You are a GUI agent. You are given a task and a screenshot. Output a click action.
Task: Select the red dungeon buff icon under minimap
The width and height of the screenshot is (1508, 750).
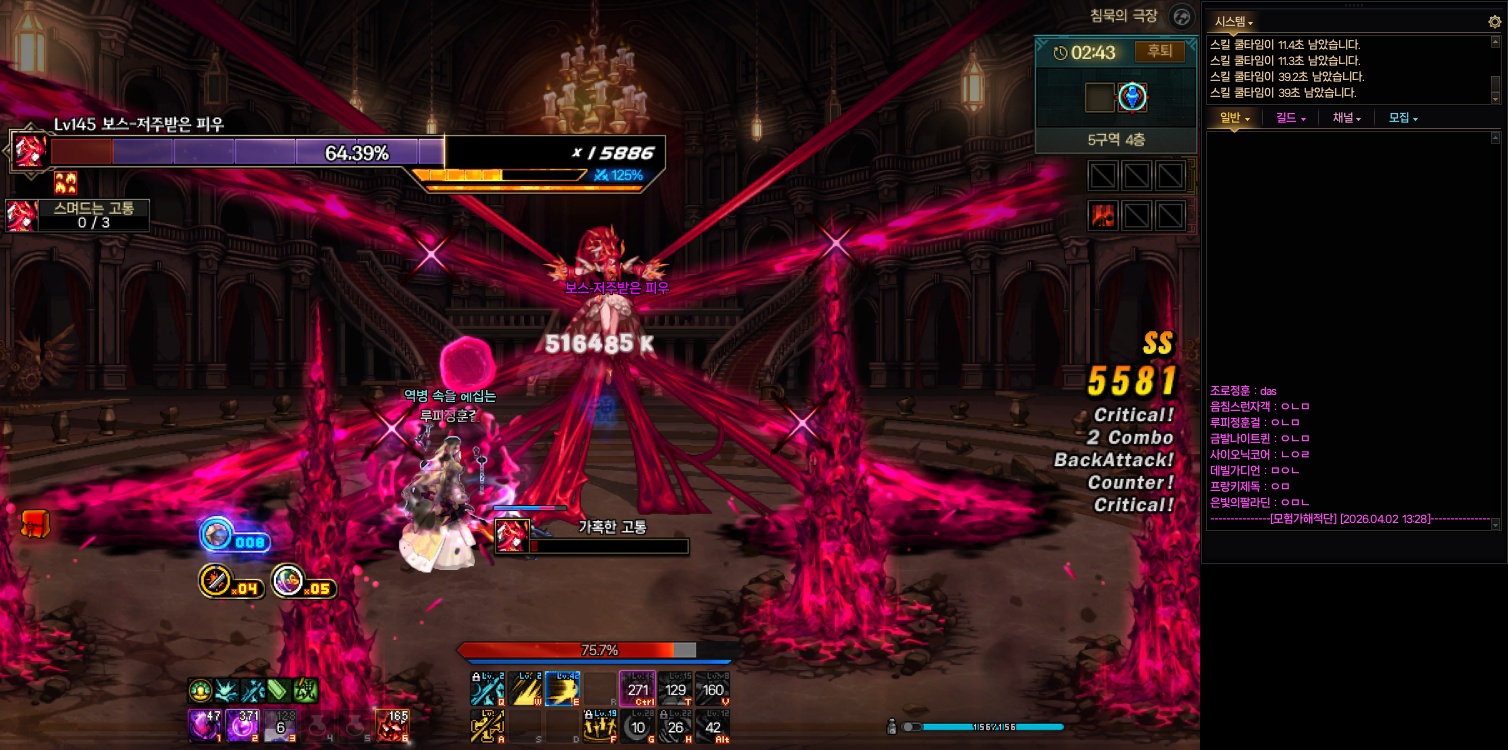[x=1104, y=215]
